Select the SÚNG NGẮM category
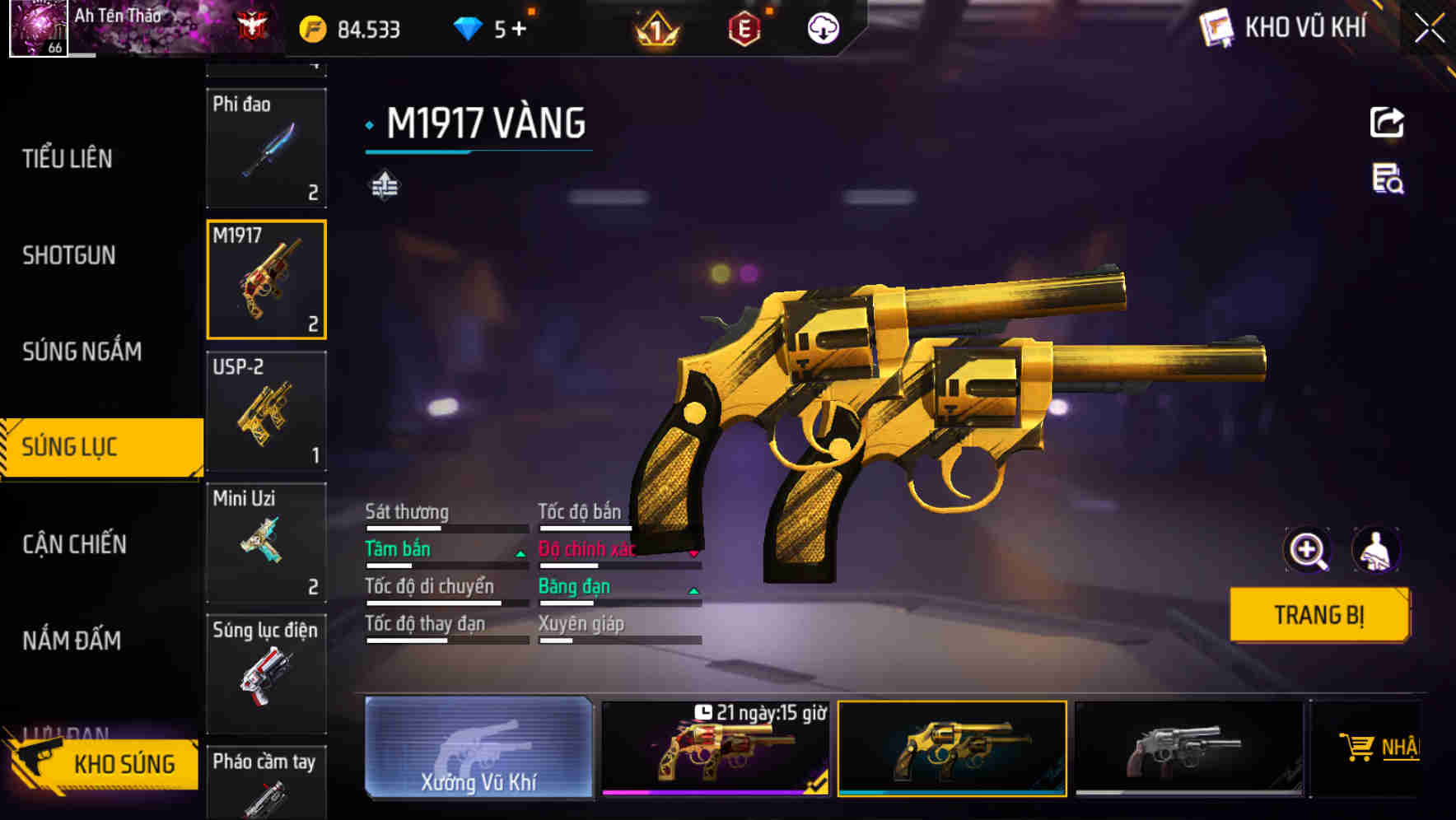Viewport: 1456px width, 820px height. [x=82, y=352]
